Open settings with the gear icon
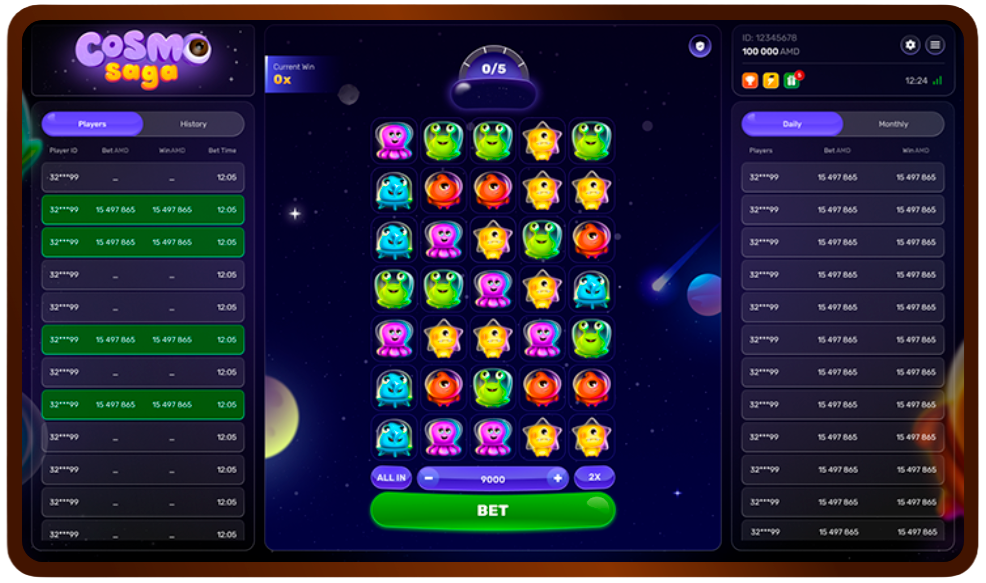 910,45
